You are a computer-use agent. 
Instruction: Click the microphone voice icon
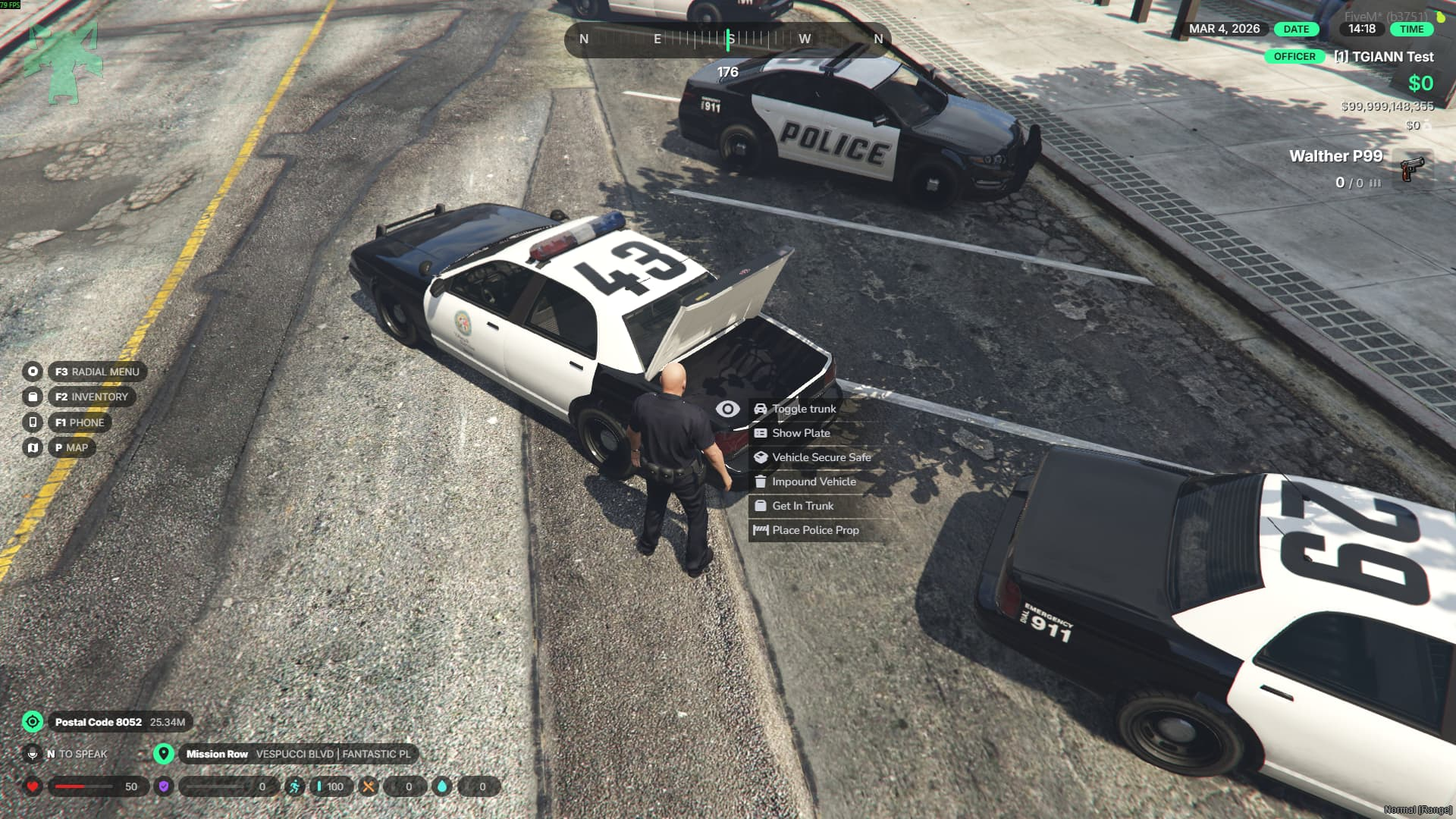pyautogui.click(x=33, y=754)
